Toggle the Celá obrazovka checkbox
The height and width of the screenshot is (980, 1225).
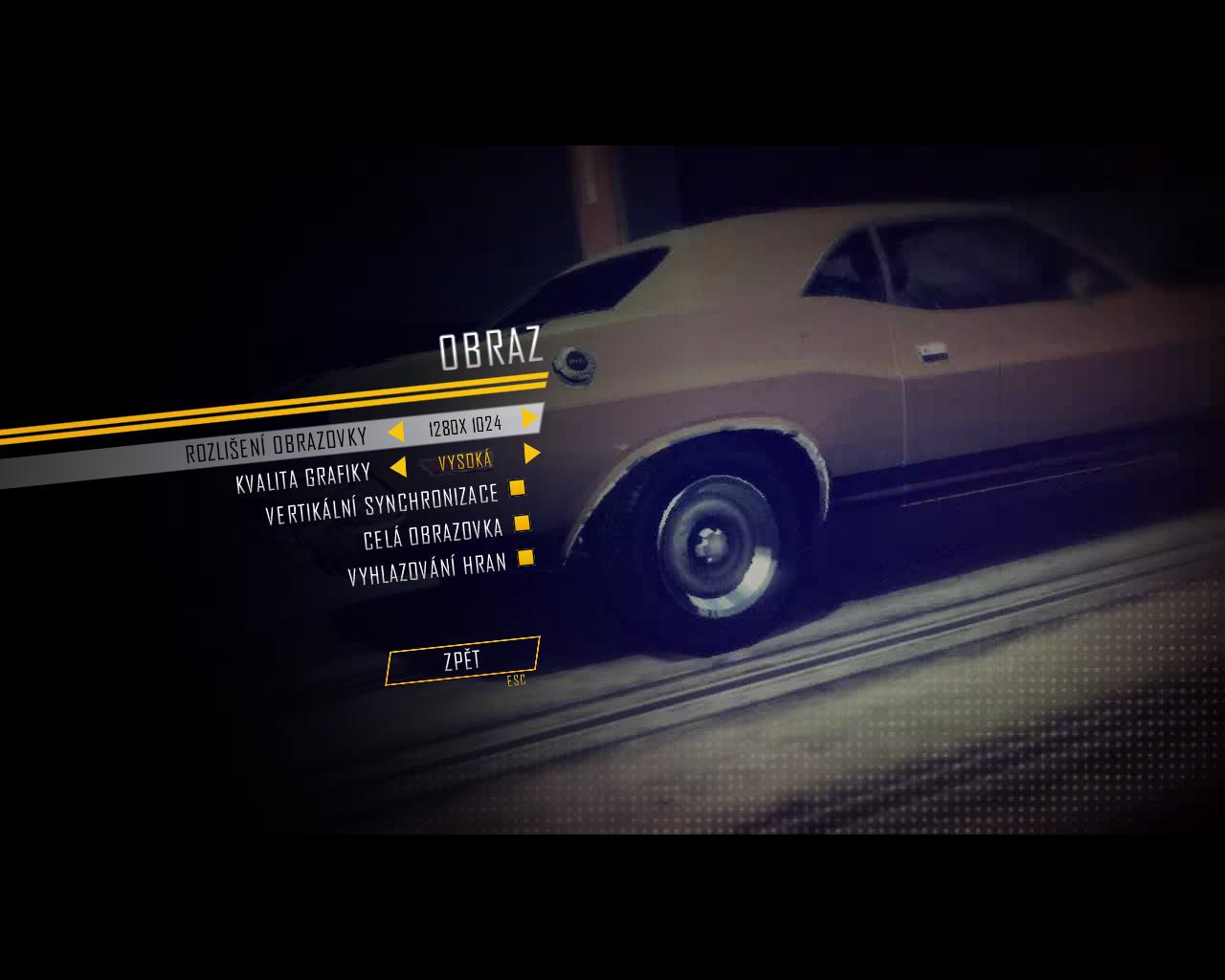pyautogui.click(x=522, y=523)
